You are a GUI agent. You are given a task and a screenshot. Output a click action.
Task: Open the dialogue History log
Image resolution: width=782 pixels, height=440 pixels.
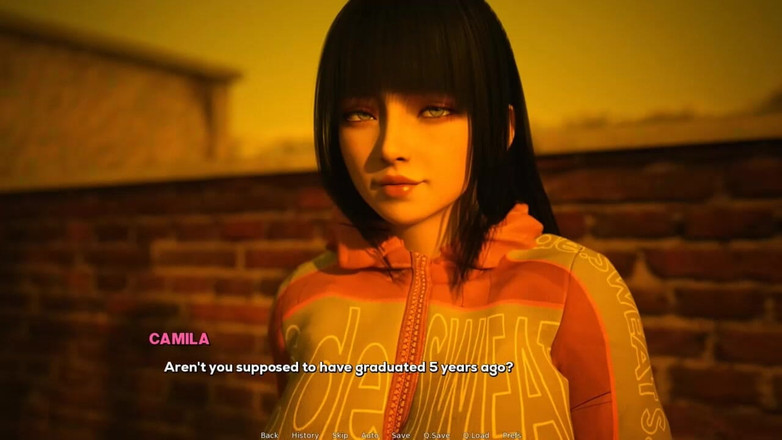pos(305,435)
